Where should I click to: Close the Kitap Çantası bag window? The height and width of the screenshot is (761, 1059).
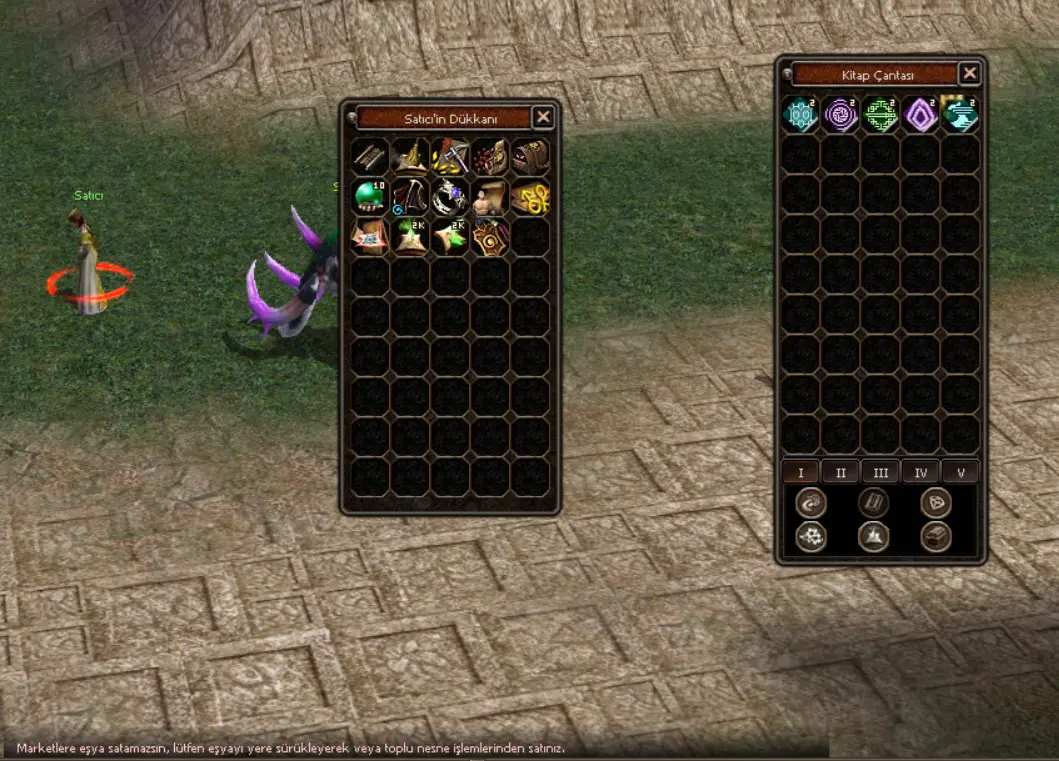pos(969,74)
